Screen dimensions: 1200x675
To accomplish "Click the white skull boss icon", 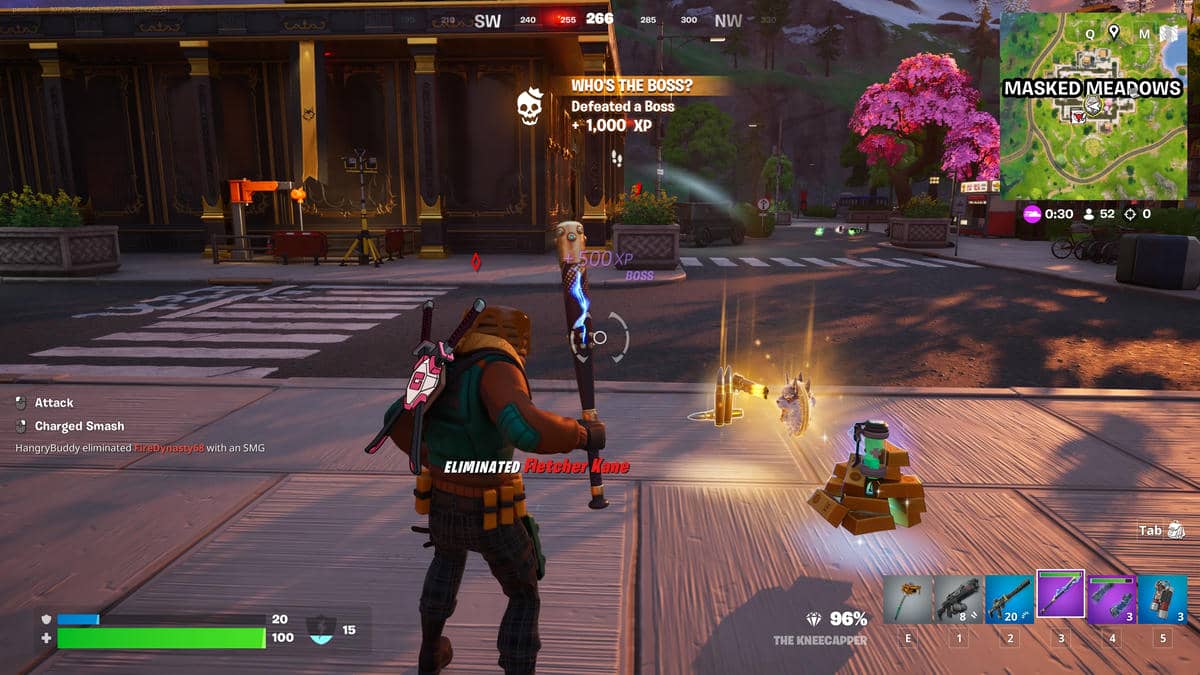I will tap(529, 107).
